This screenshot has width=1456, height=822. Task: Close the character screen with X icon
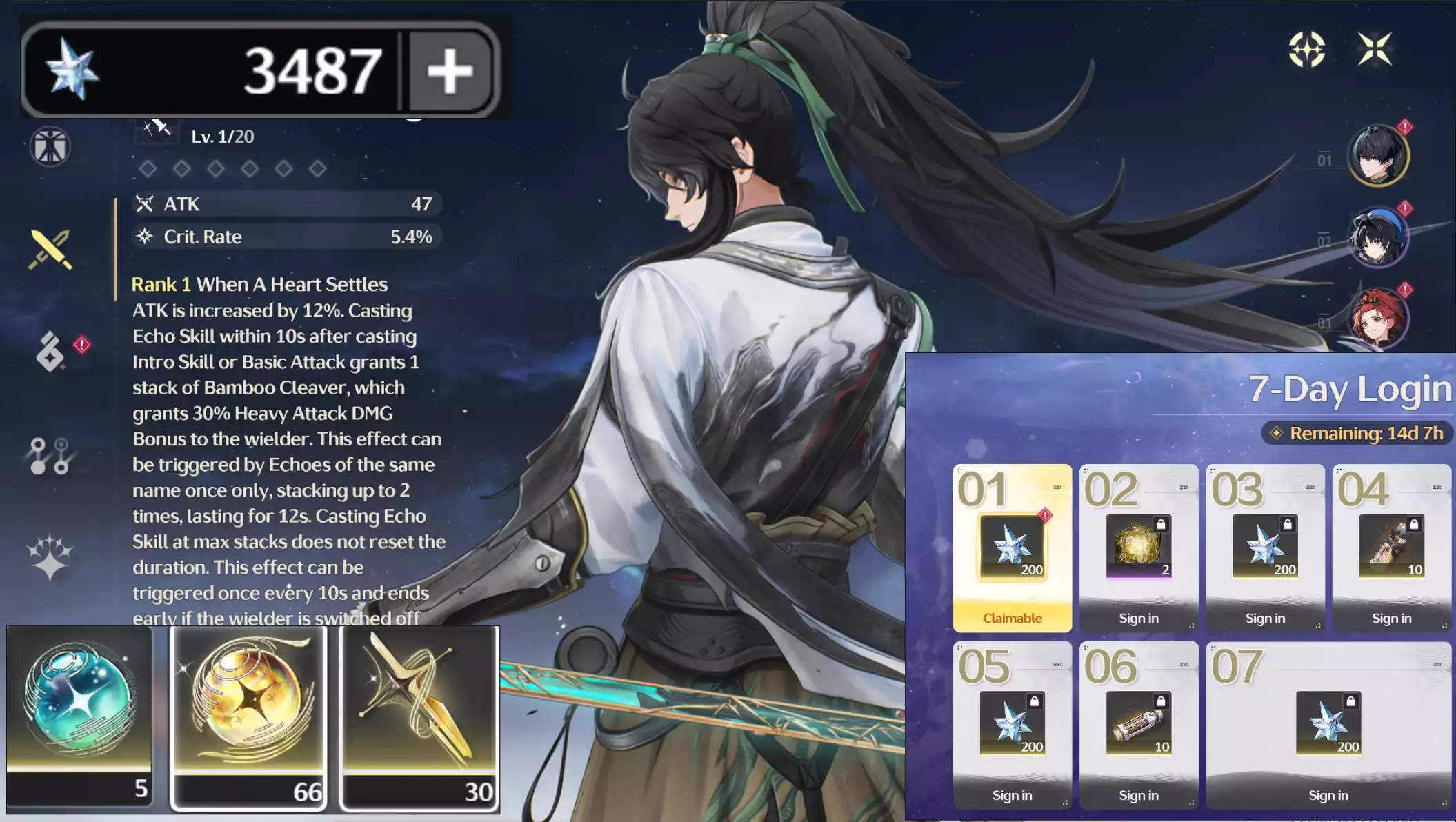1375,49
